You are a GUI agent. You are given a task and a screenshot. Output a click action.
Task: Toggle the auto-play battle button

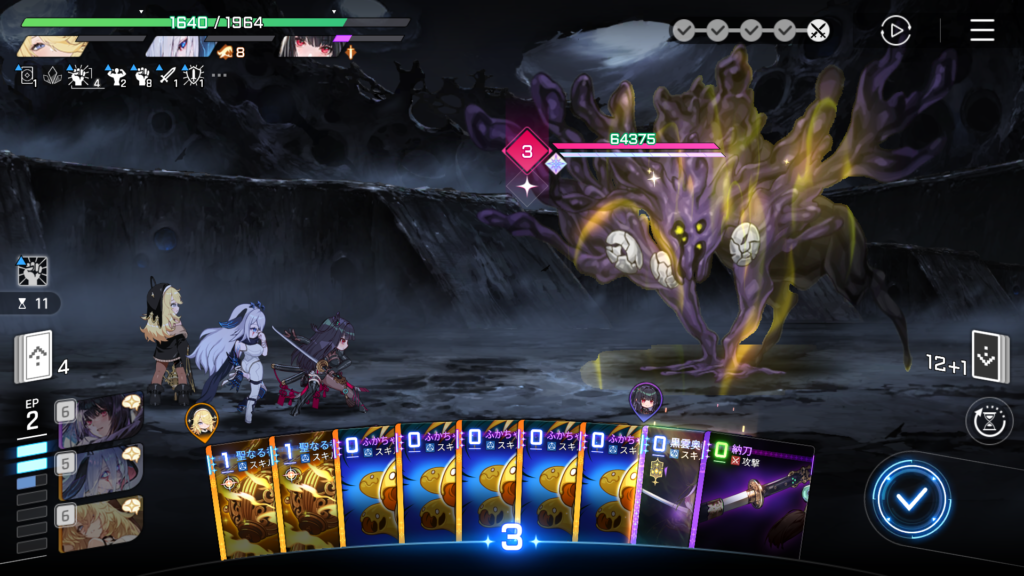click(x=895, y=30)
